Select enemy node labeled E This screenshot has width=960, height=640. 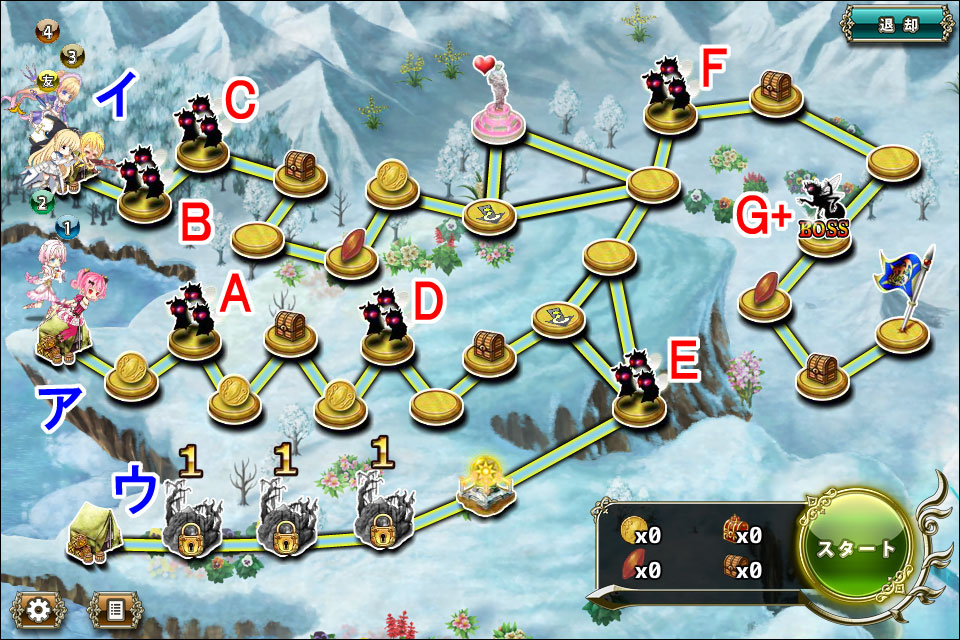pos(640,388)
